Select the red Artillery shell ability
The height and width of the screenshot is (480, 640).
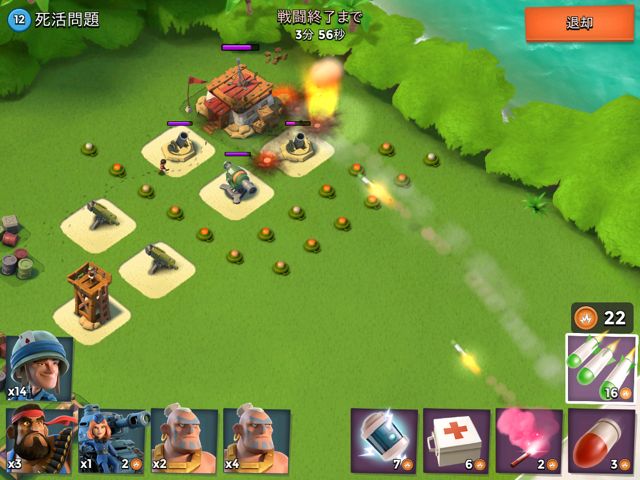tap(602, 440)
